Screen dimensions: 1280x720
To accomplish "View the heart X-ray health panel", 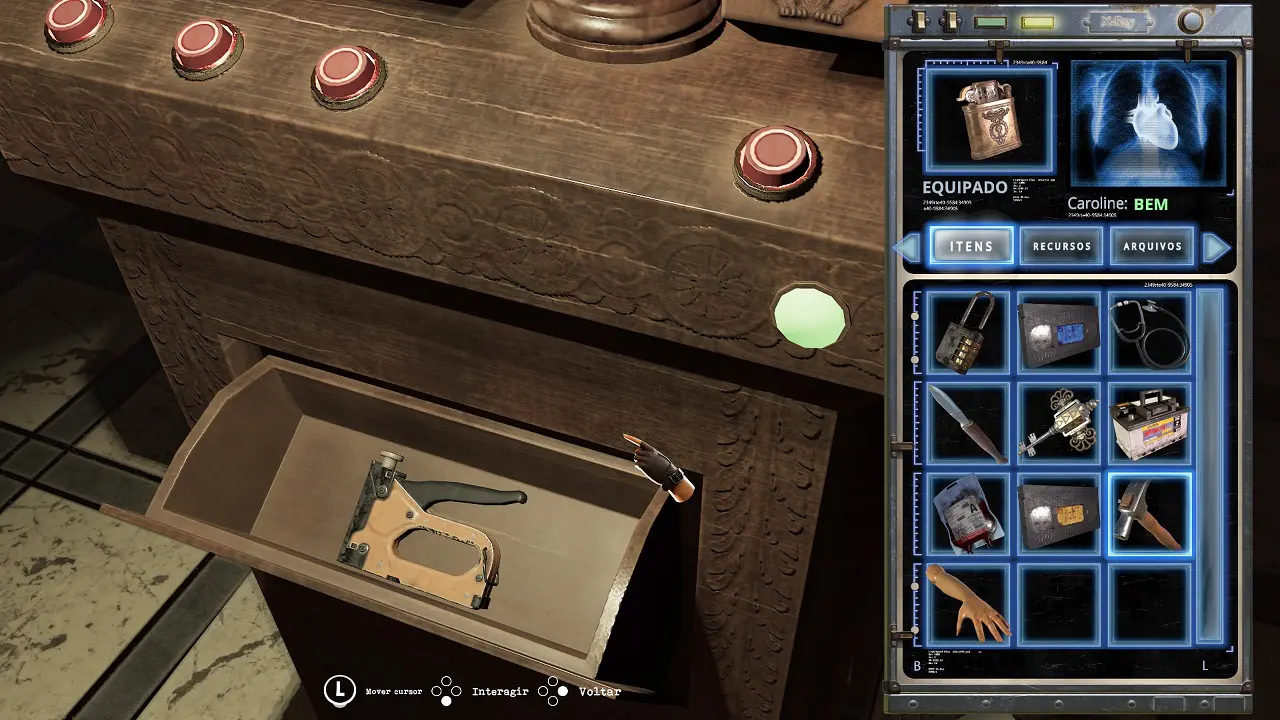I will [x=1148, y=124].
